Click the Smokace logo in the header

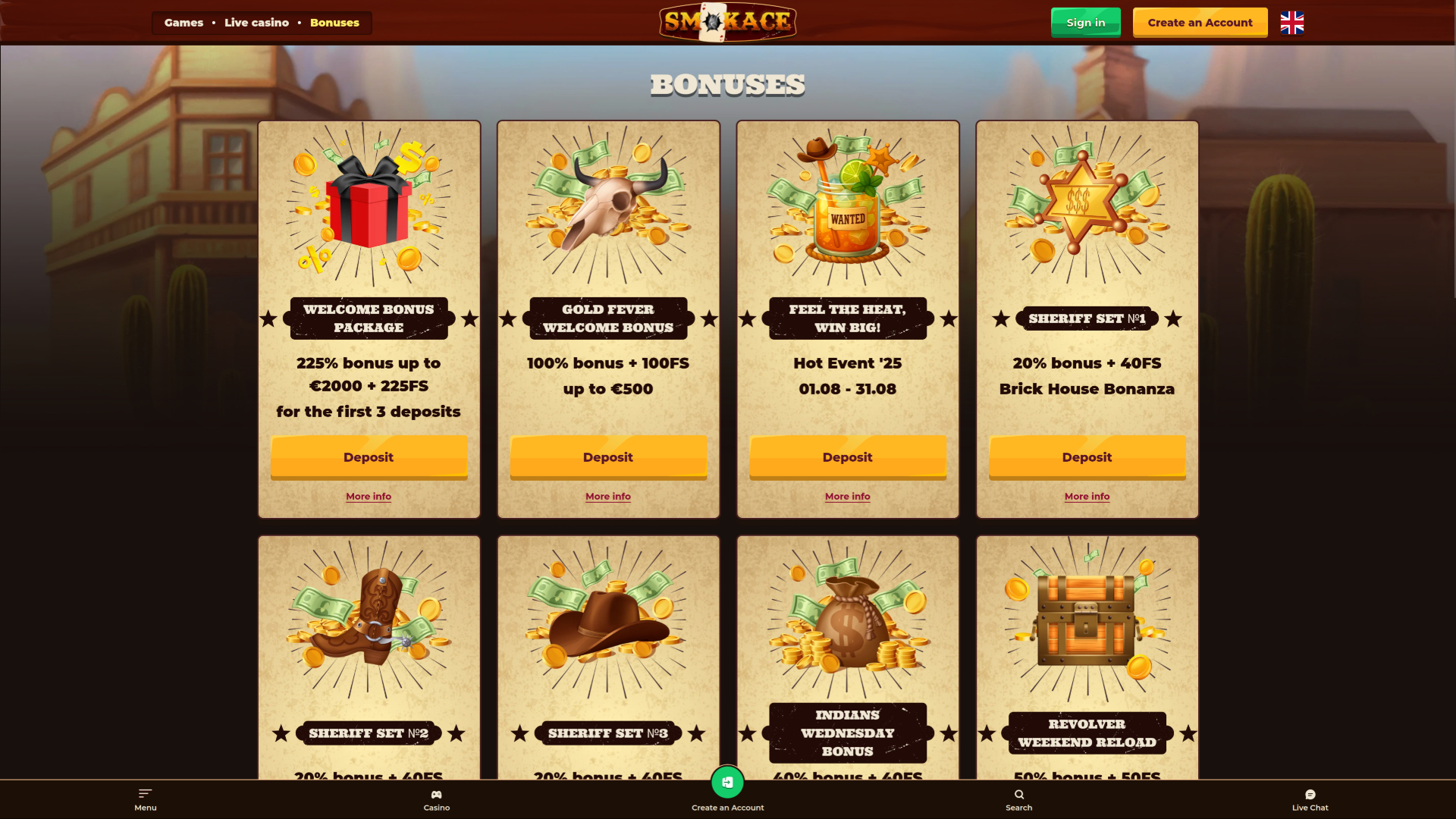(x=727, y=21)
